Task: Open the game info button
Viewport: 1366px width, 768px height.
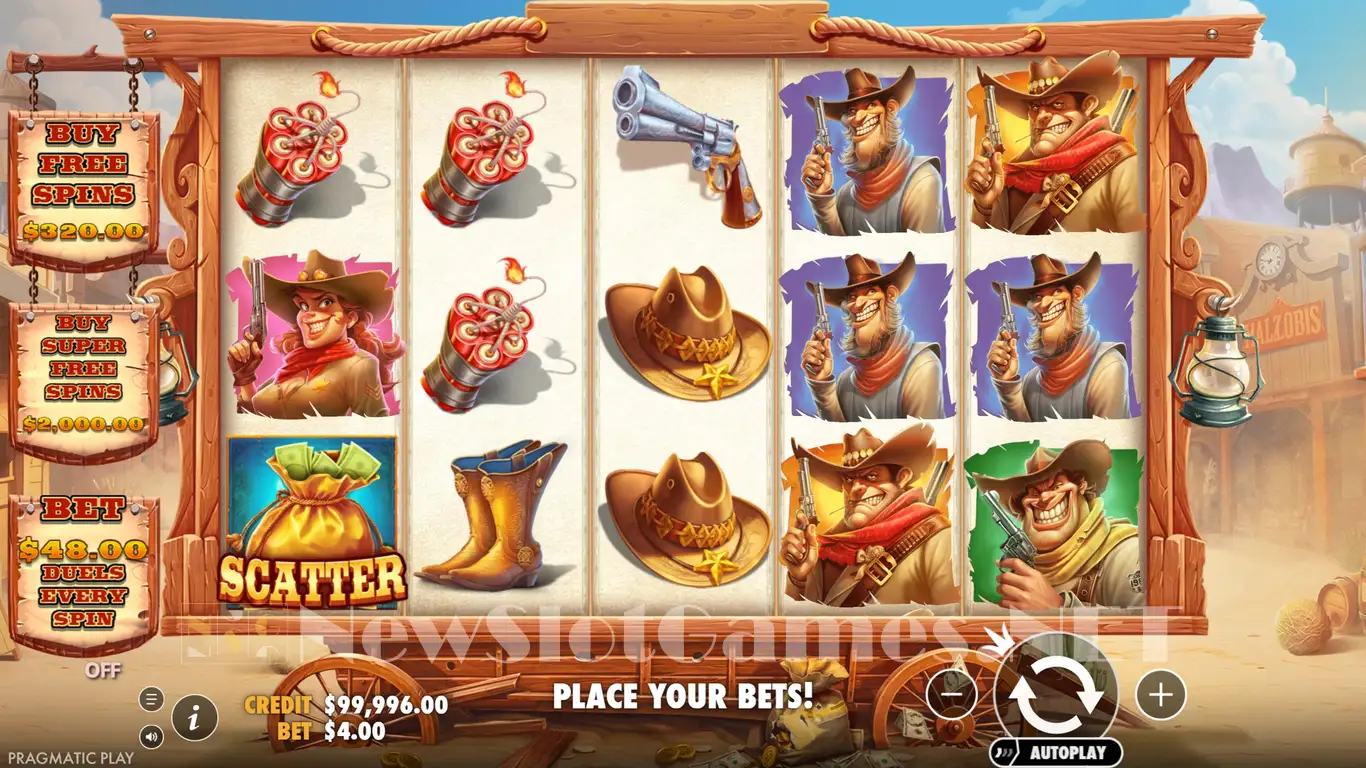Action: click(195, 716)
